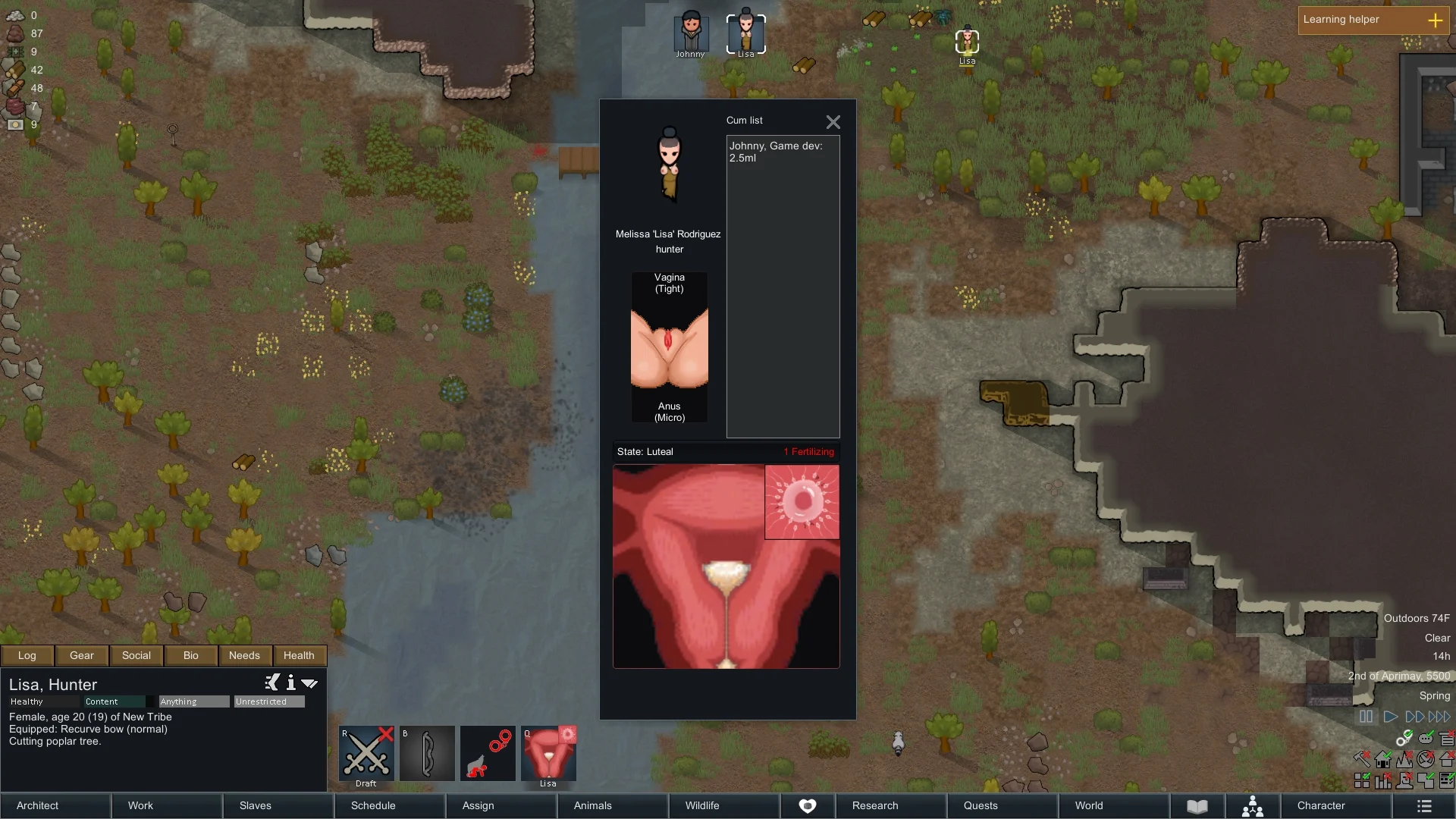Open the Architect menu

tap(55, 805)
